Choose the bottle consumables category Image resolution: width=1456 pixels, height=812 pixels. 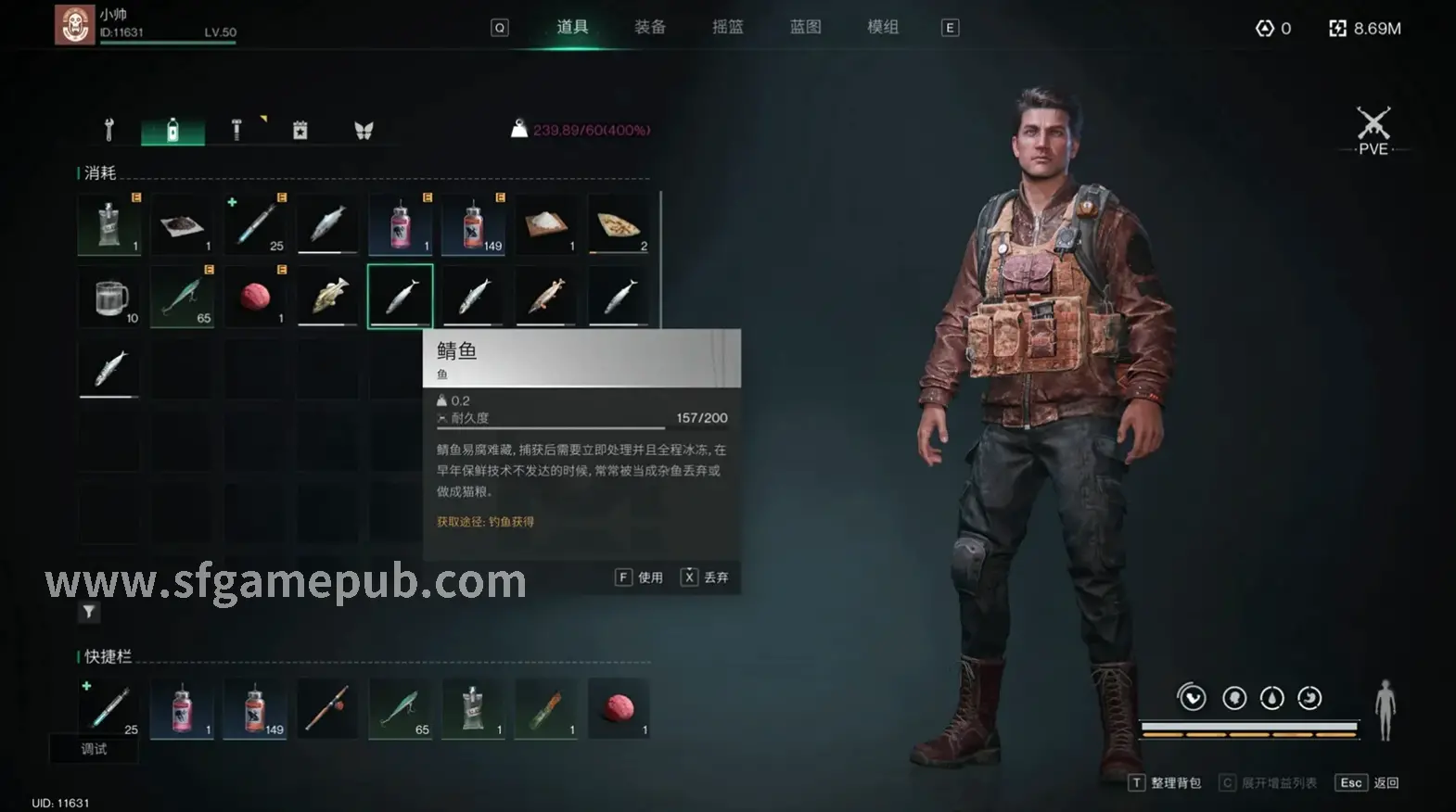pos(172,130)
